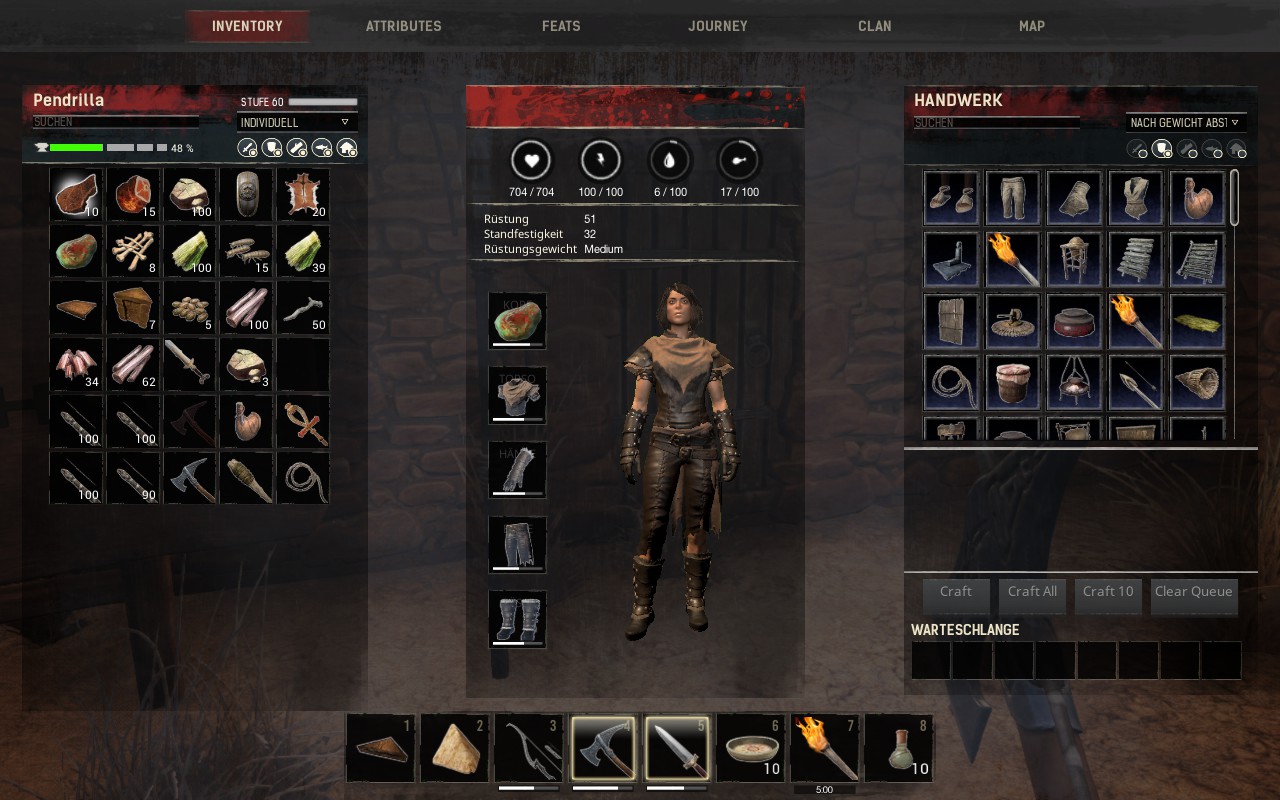The height and width of the screenshot is (800, 1280).
Task: Choose the green potion hotbar slot
Action: point(897,748)
